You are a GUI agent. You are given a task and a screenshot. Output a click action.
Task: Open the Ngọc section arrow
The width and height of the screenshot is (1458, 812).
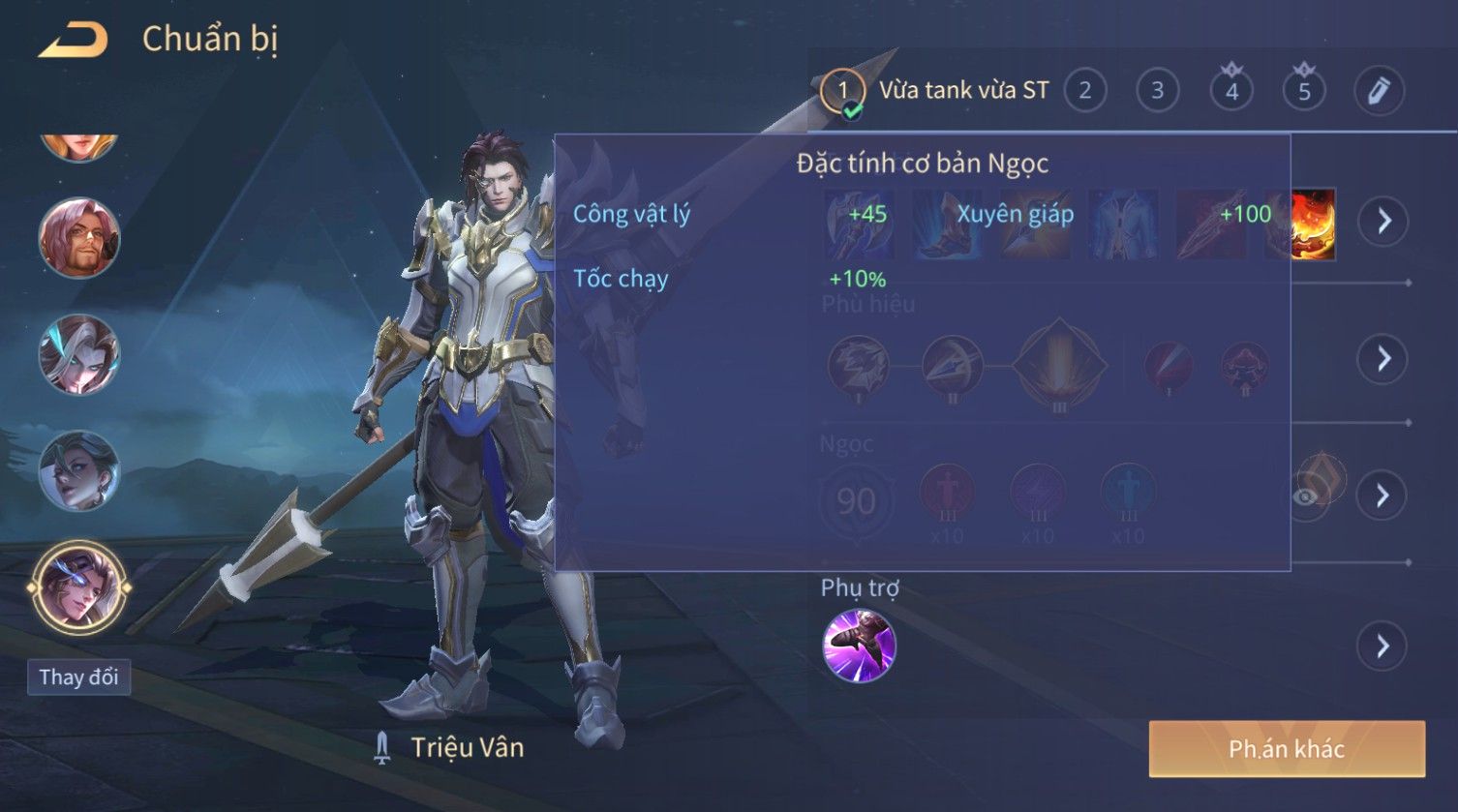(1383, 496)
